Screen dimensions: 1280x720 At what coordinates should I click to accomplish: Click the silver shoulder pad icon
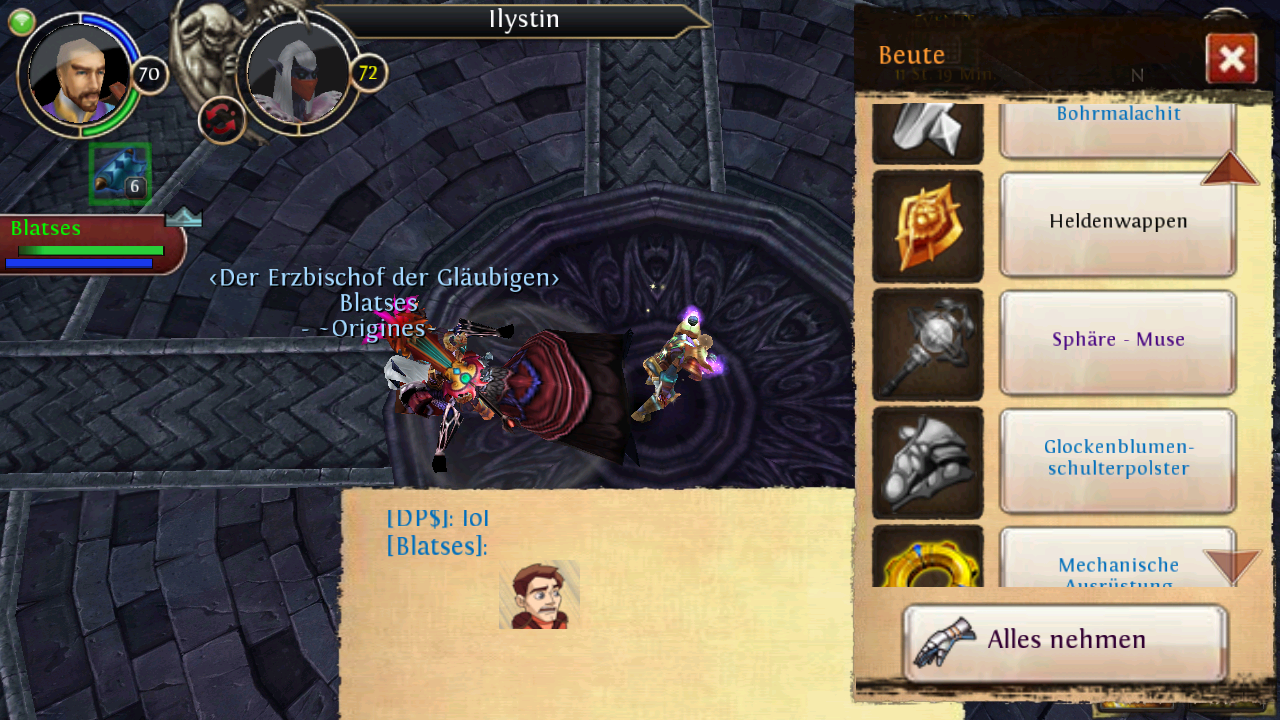coord(928,462)
